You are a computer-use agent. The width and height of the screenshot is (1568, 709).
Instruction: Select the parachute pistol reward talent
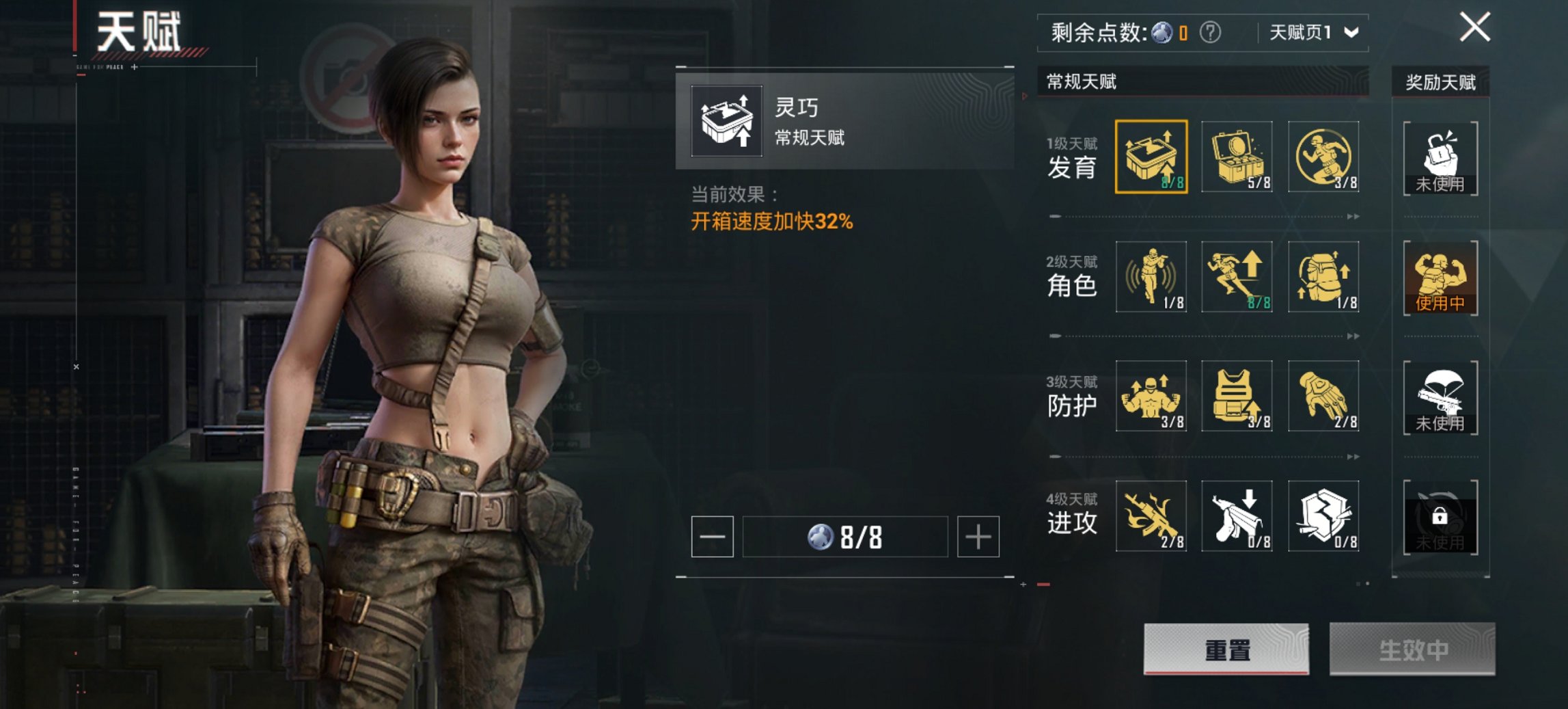pyautogui.click(x=1440, y=397)
